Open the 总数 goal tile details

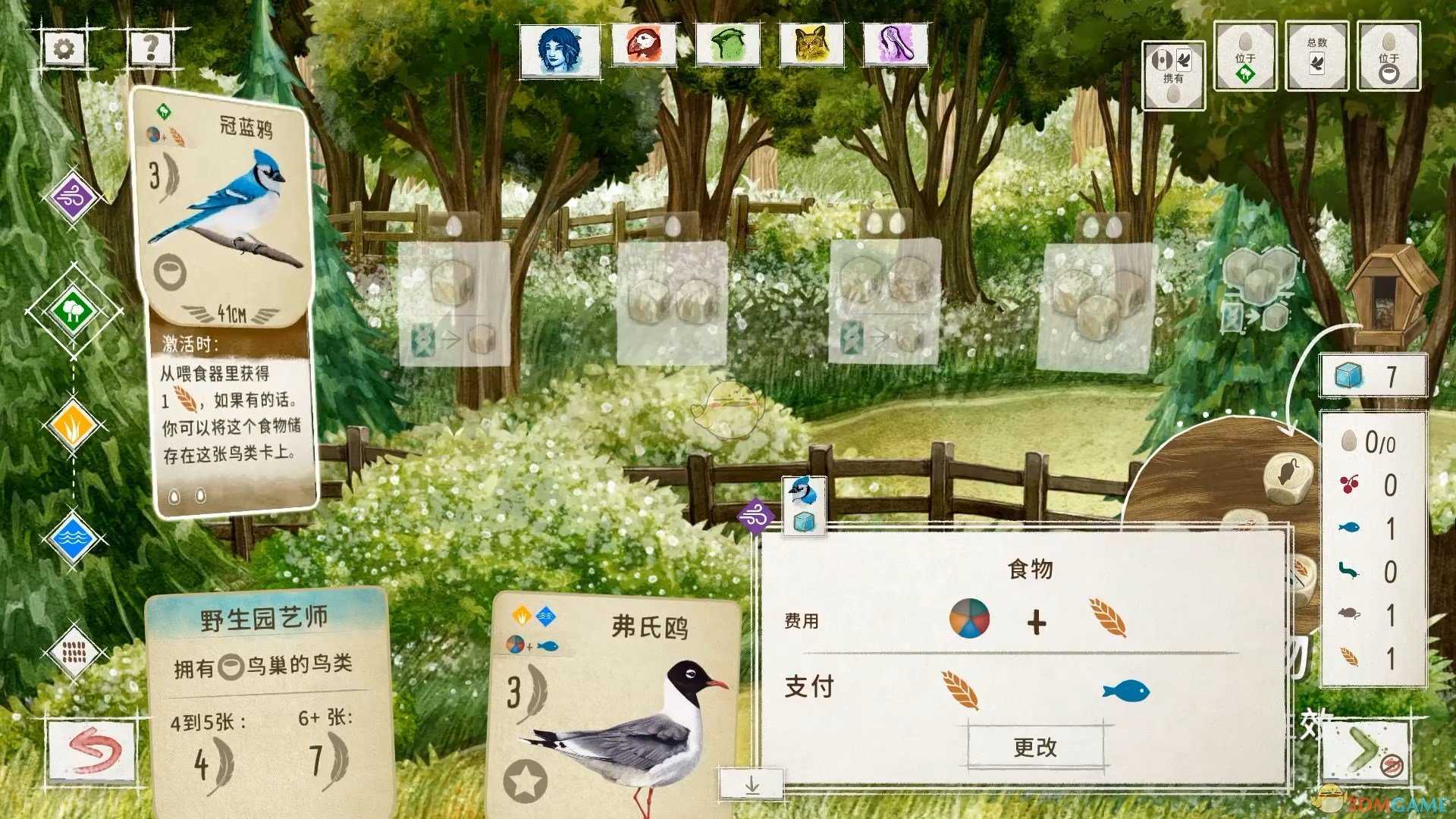coord(1317,57)
